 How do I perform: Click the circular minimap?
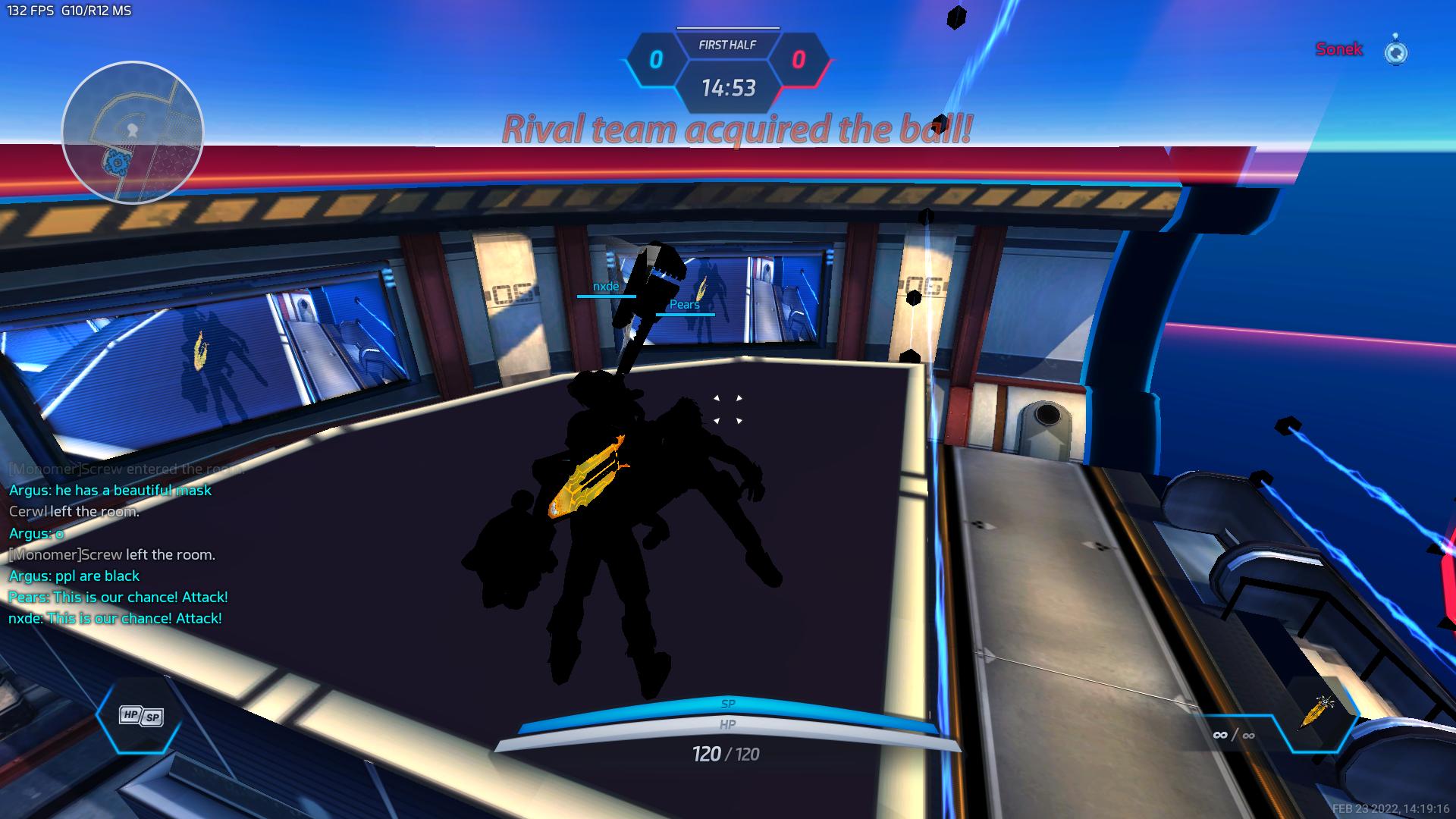point(133,133)
